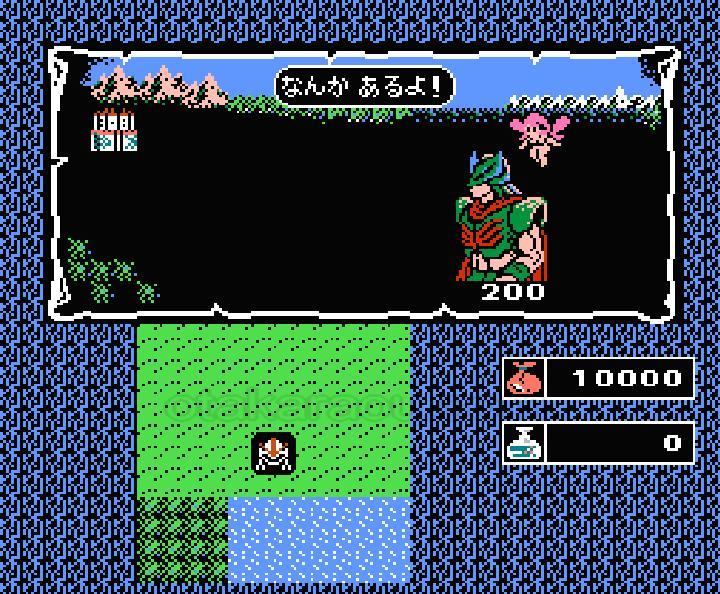Select the money bag icon
Viewport: 720px width, 594px height.
[523, 378]
